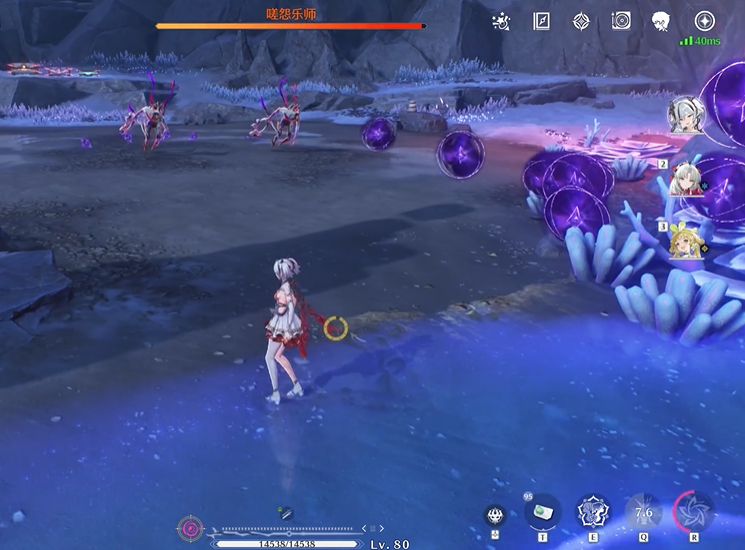Viewport: 745px width, 550px height.
Task: Unleash the pinwheel Resonance Liberation icon
Action: point(693,511)
